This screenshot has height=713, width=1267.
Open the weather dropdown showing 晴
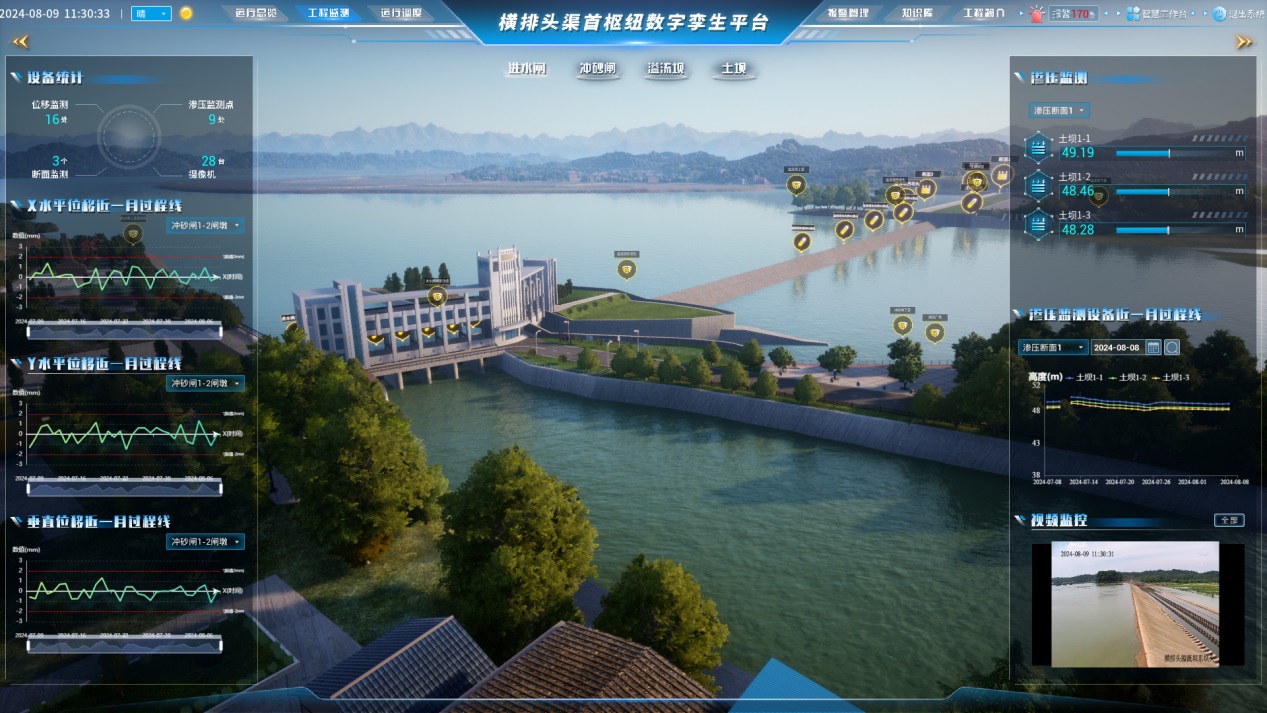click(151, 14)
